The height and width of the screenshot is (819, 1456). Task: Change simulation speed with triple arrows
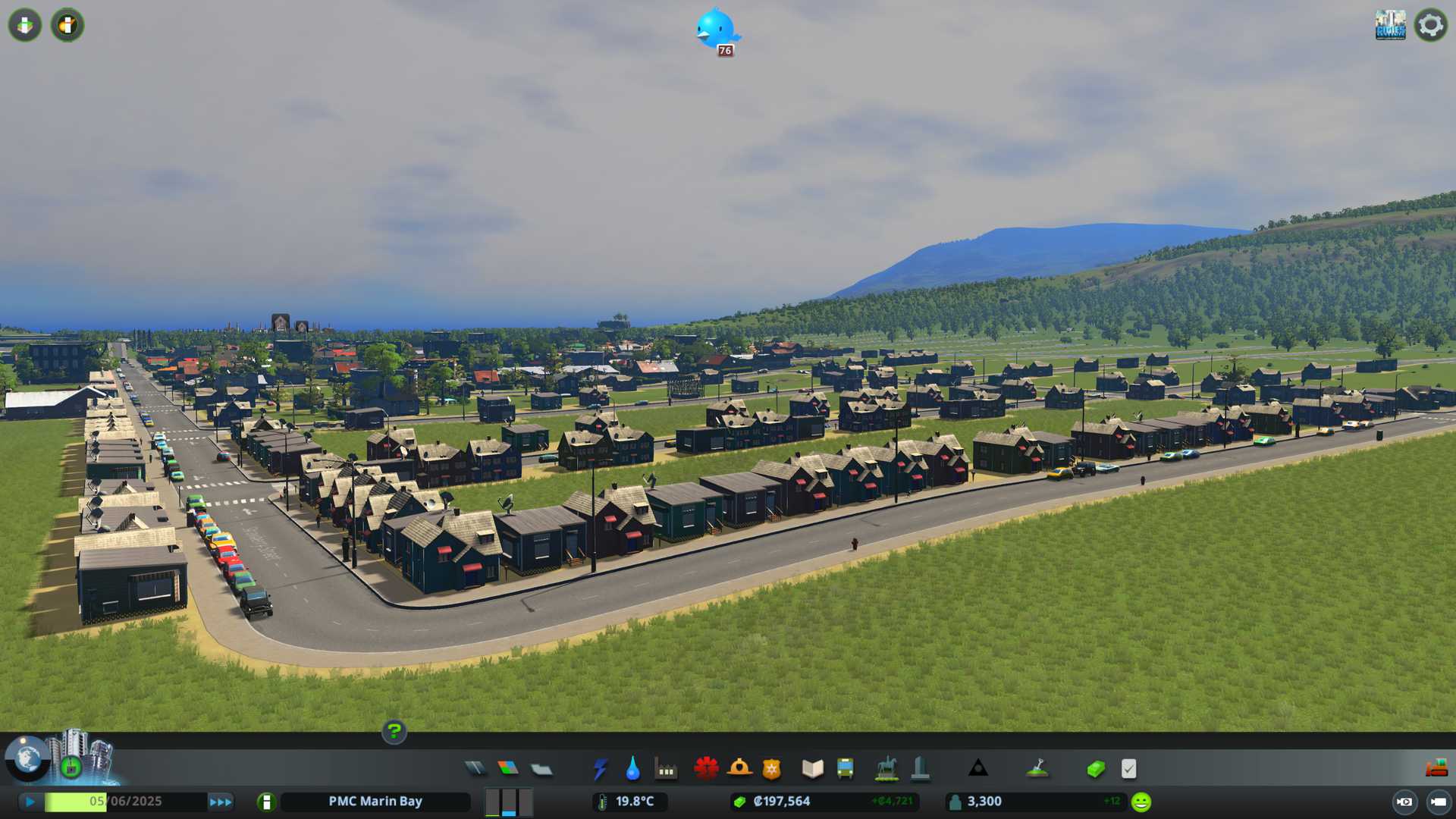coord(220,802)
